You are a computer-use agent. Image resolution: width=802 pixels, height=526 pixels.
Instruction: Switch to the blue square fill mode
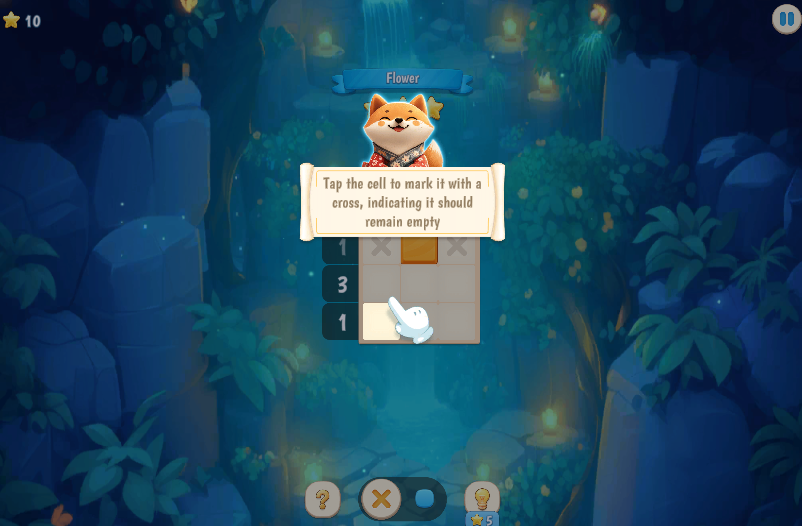(x=425, y=498)
